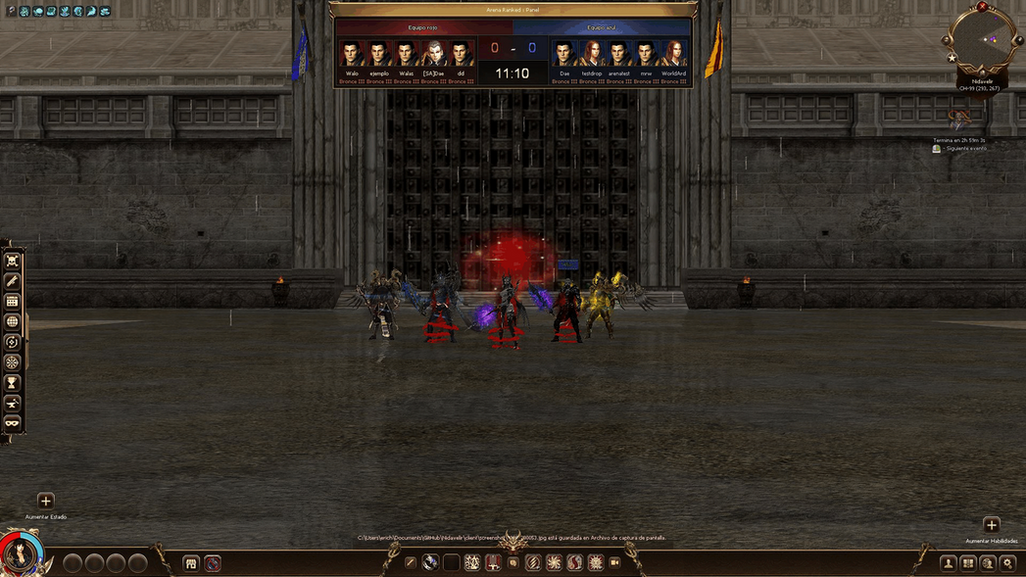Select player WorldArd in Equipo azul
1026x577 pixels.
673,53
